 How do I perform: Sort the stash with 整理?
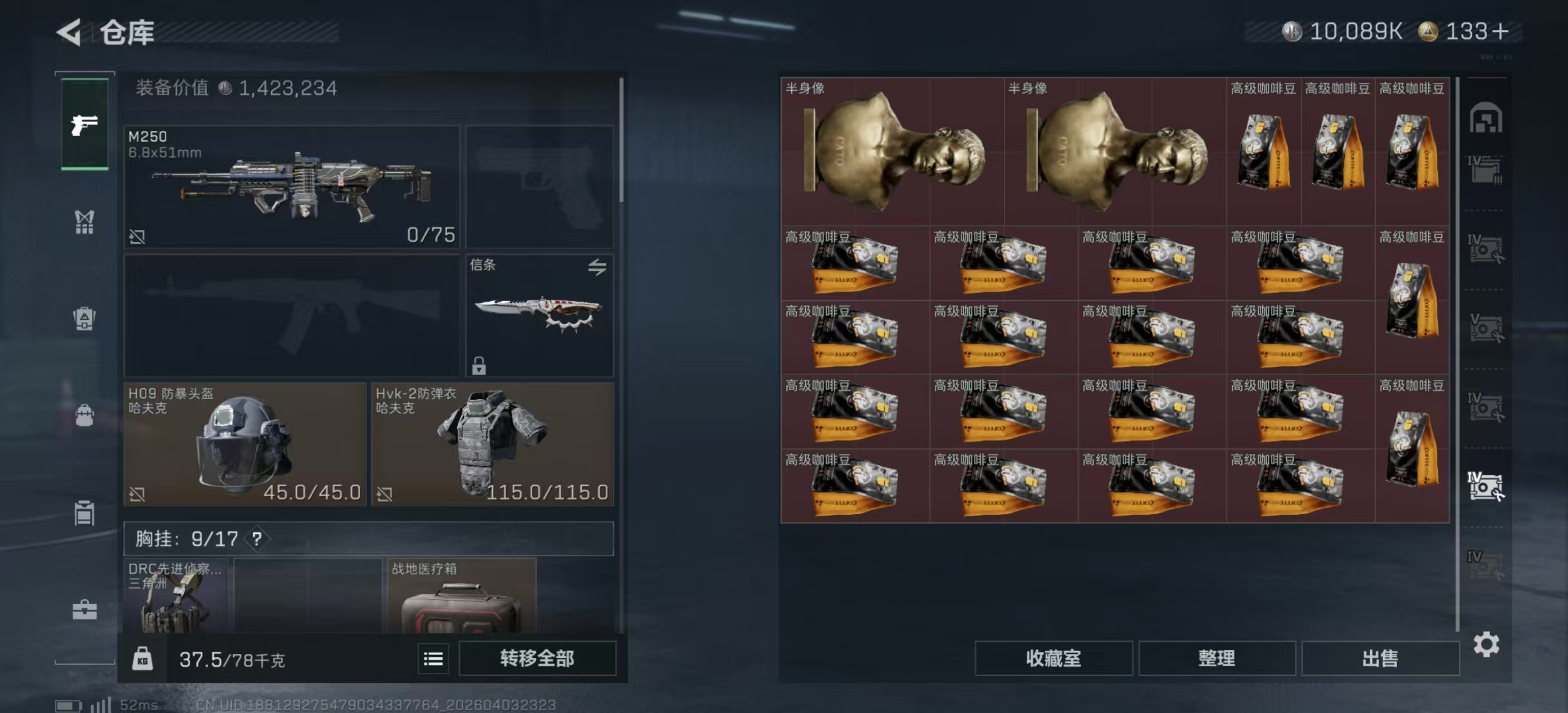(x=1216, y=658)
